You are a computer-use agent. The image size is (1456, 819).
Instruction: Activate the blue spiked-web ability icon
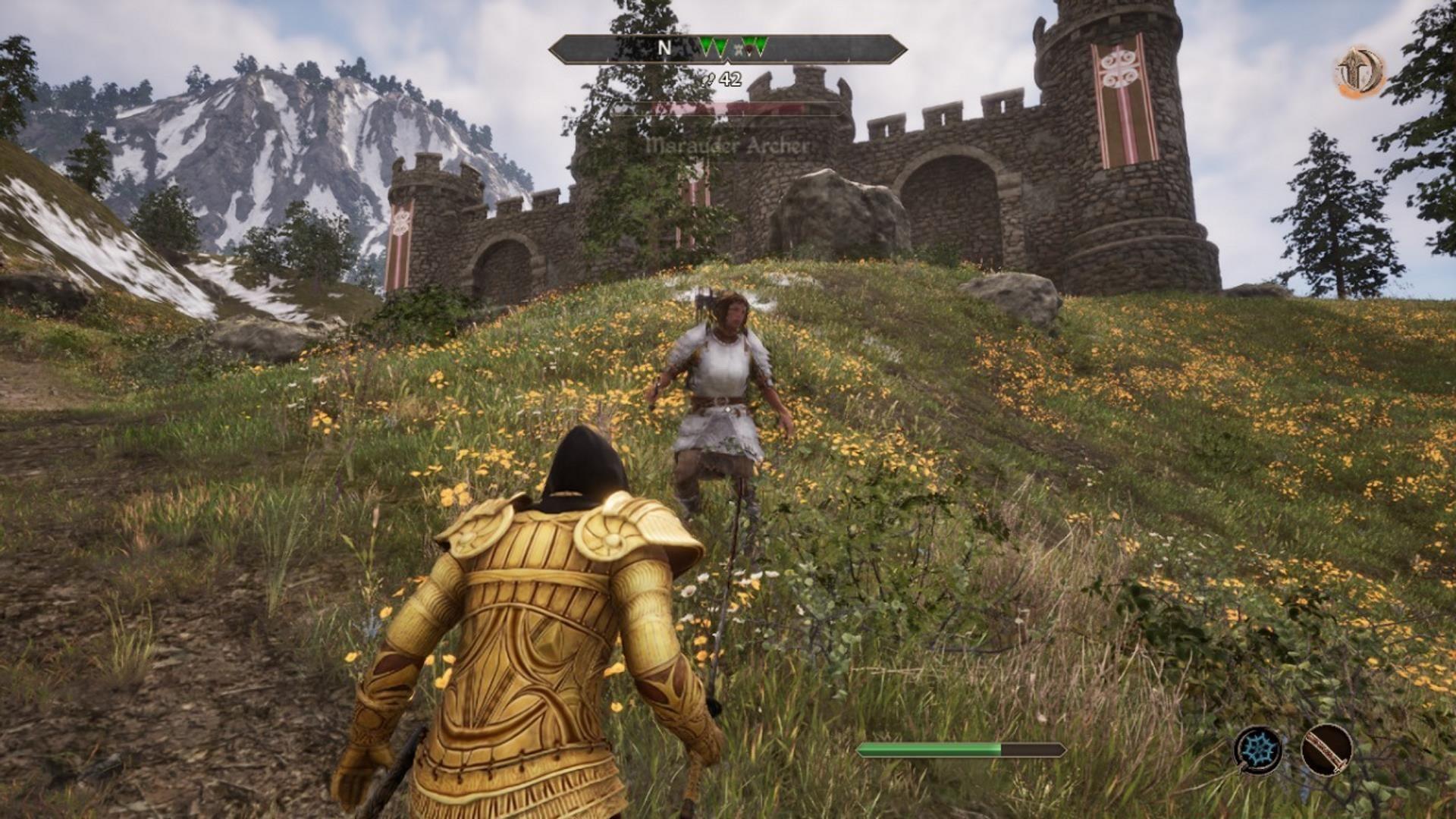tap(1258, 749)
